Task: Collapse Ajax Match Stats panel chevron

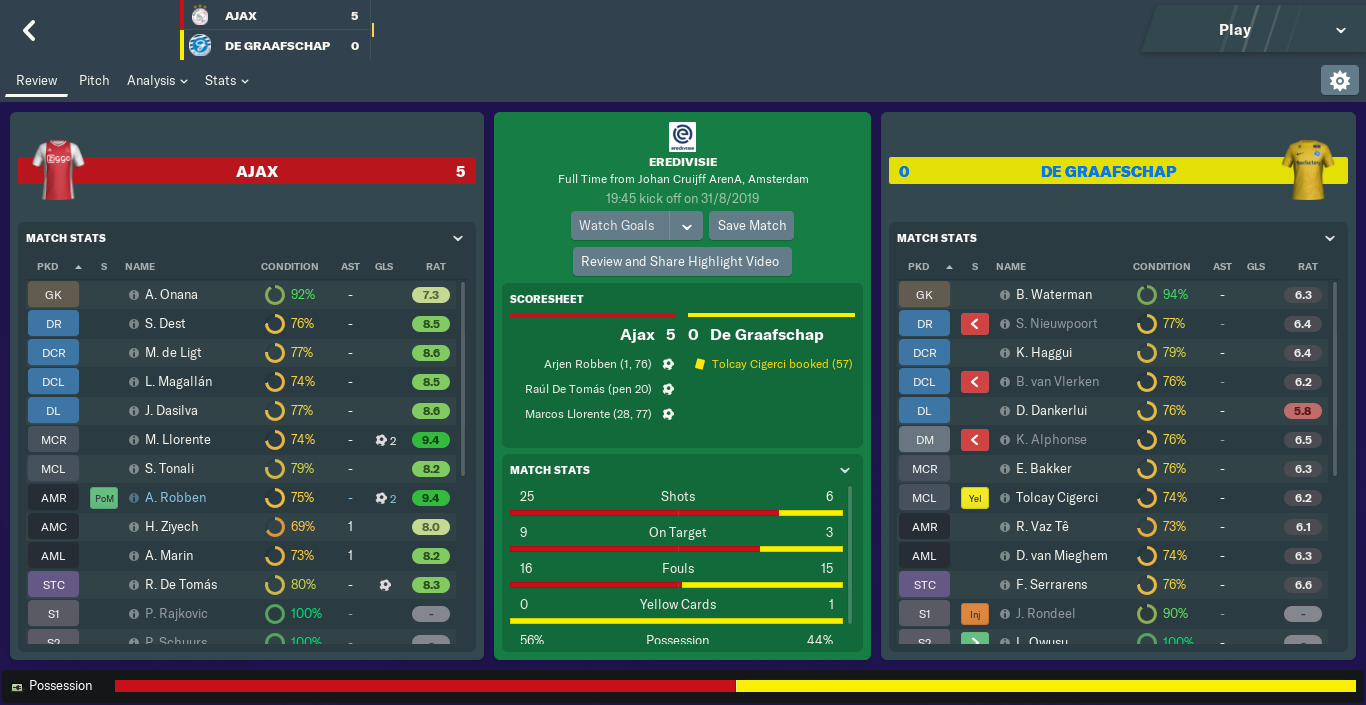Action: point(457,238)
